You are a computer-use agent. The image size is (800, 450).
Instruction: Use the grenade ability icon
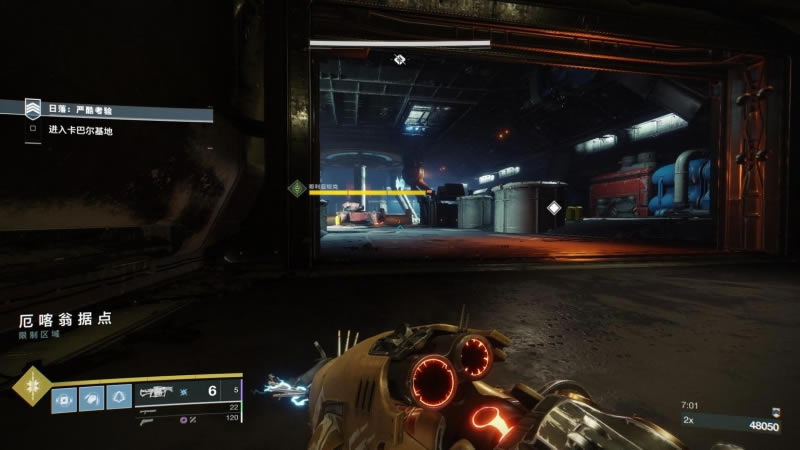[65, 397]
